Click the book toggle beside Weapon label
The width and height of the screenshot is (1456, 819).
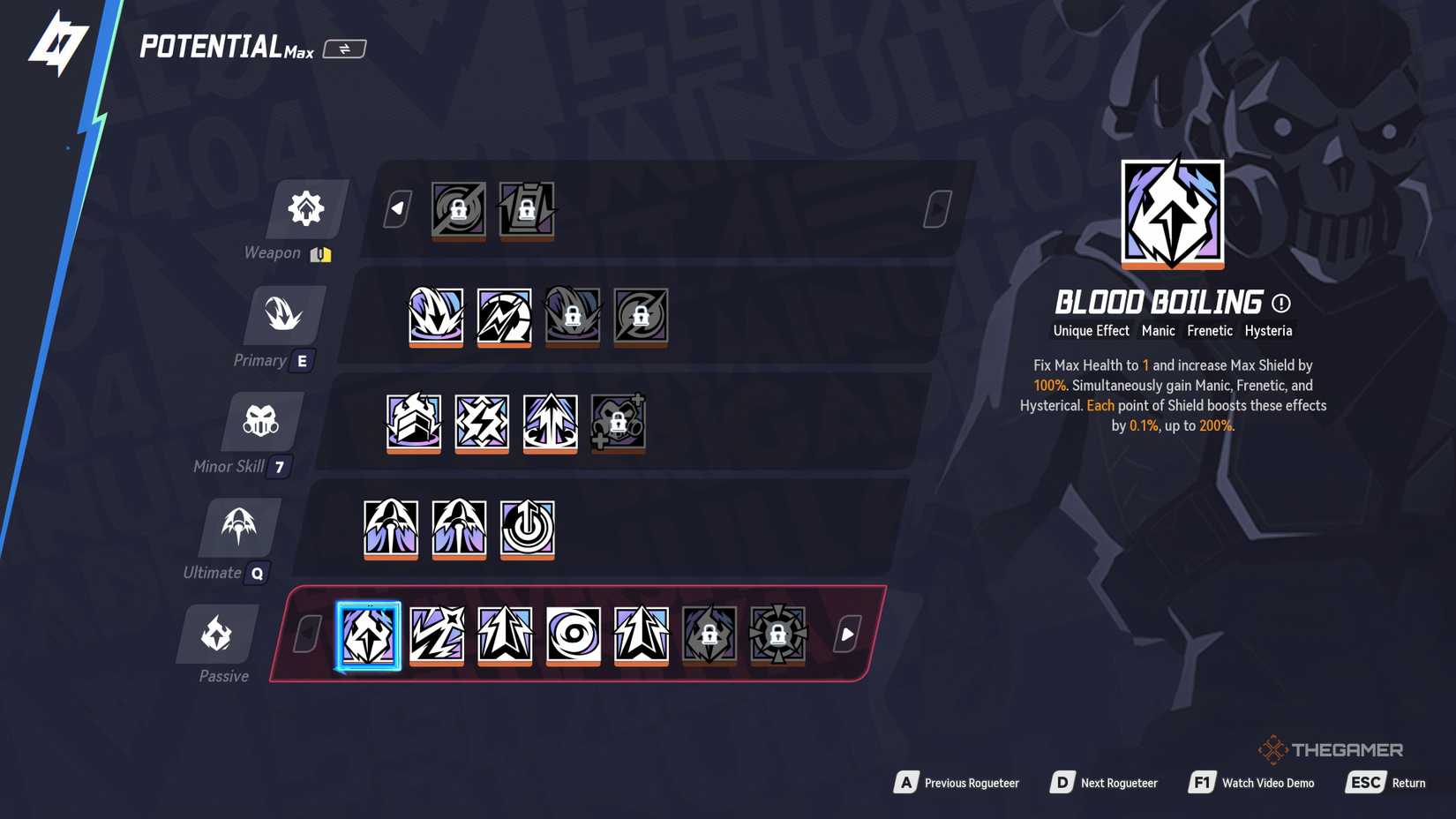pos(319,252)
